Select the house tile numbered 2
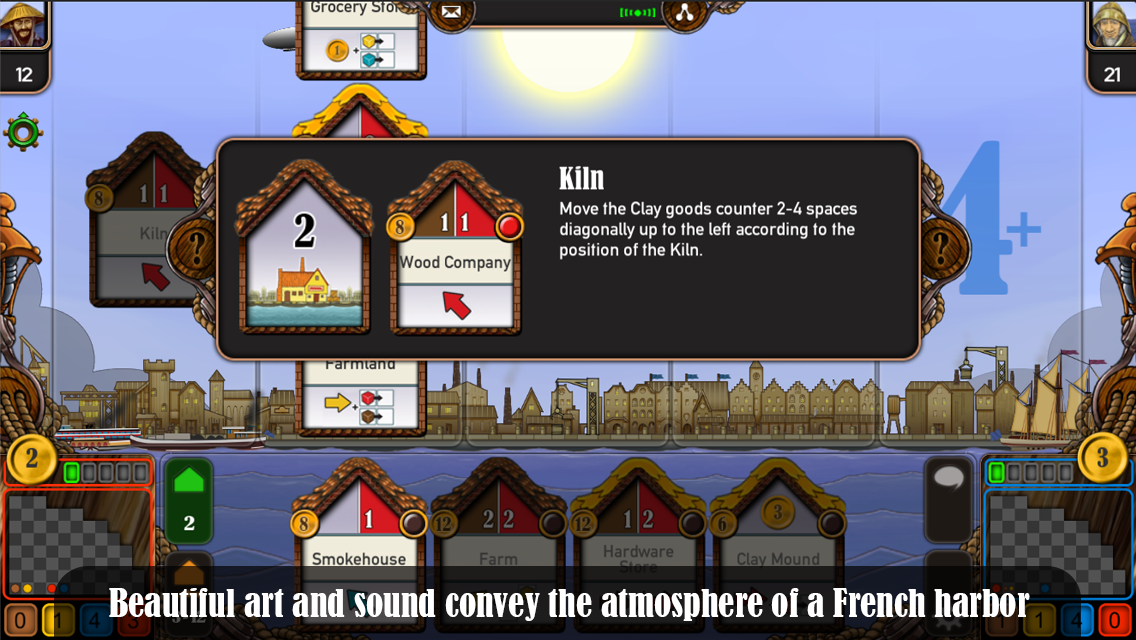1136x640 pixels. point(304,250)
